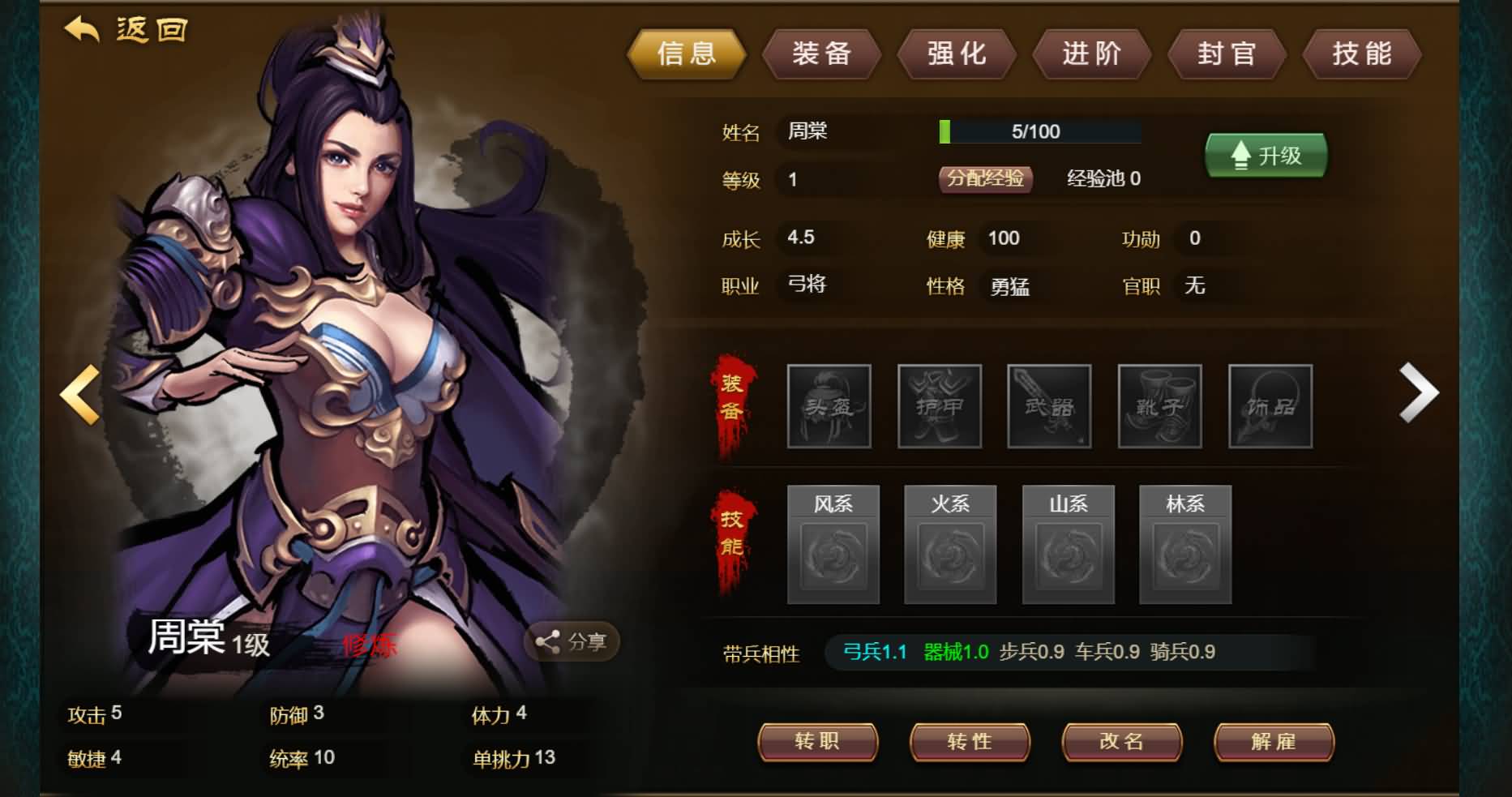Viewport: 1512px width, 797px height.
Task: Select the 风系 skill slot
Action: [833, 545]
